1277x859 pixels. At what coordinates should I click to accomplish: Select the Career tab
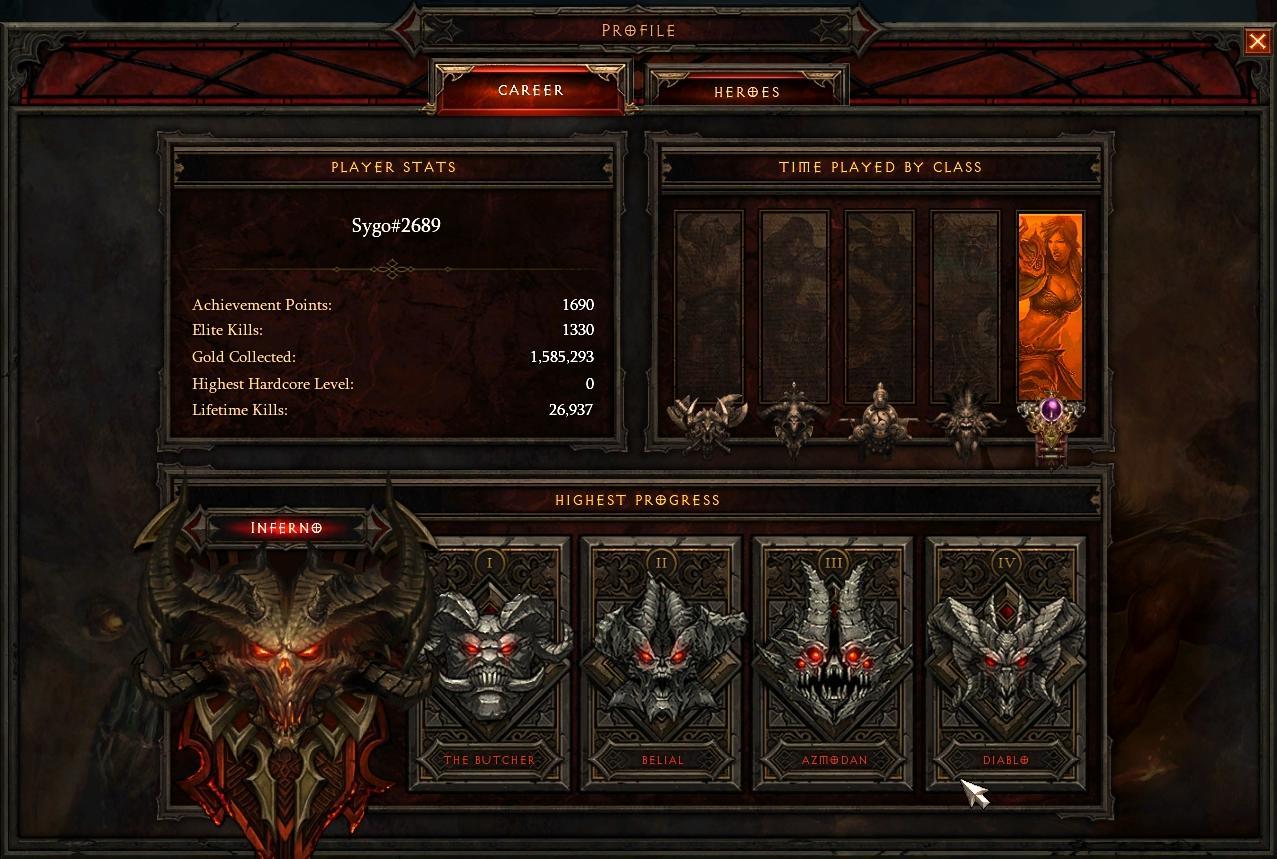[531, 89]
